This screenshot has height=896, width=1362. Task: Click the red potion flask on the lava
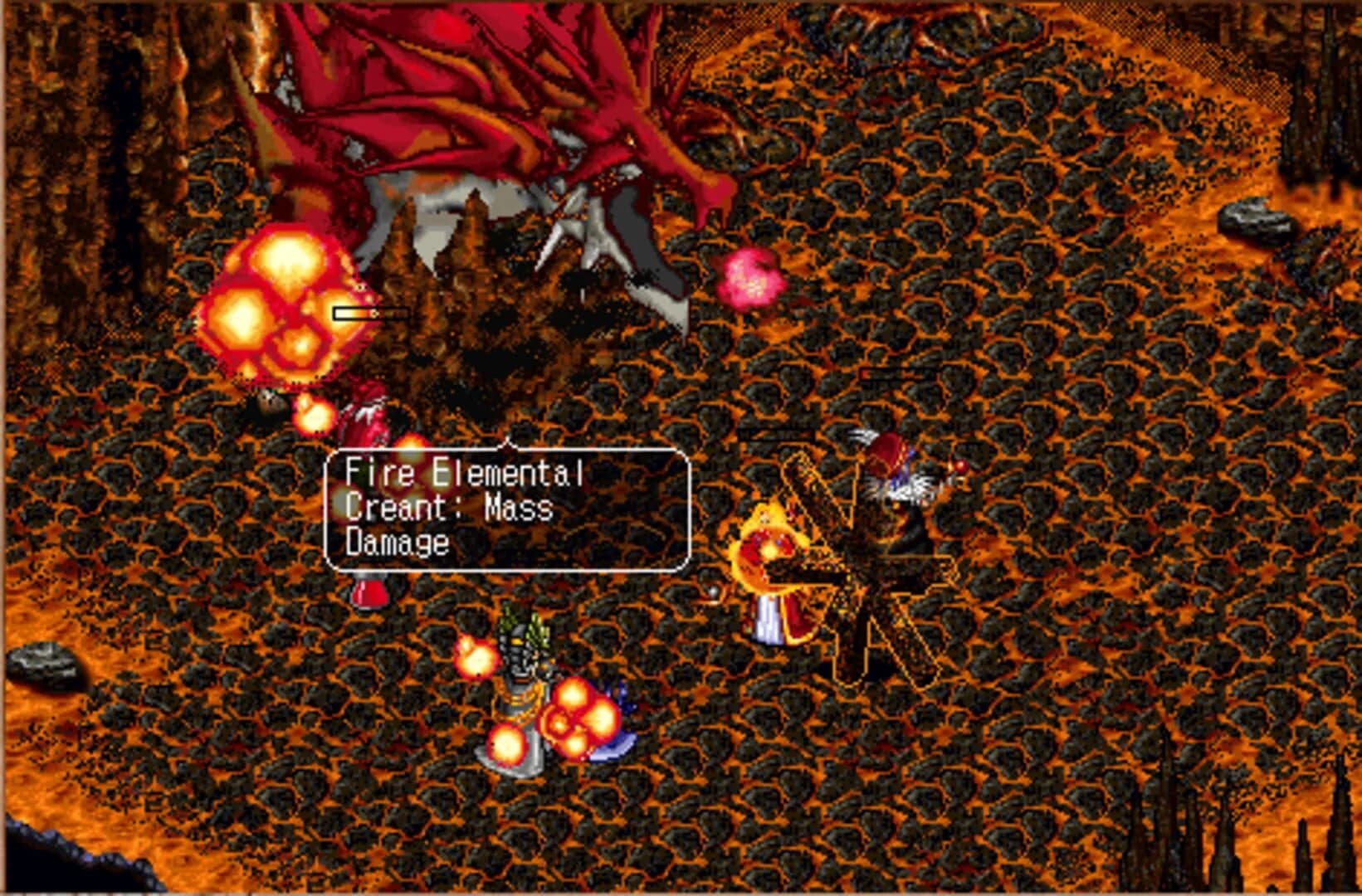pos(370,591)
